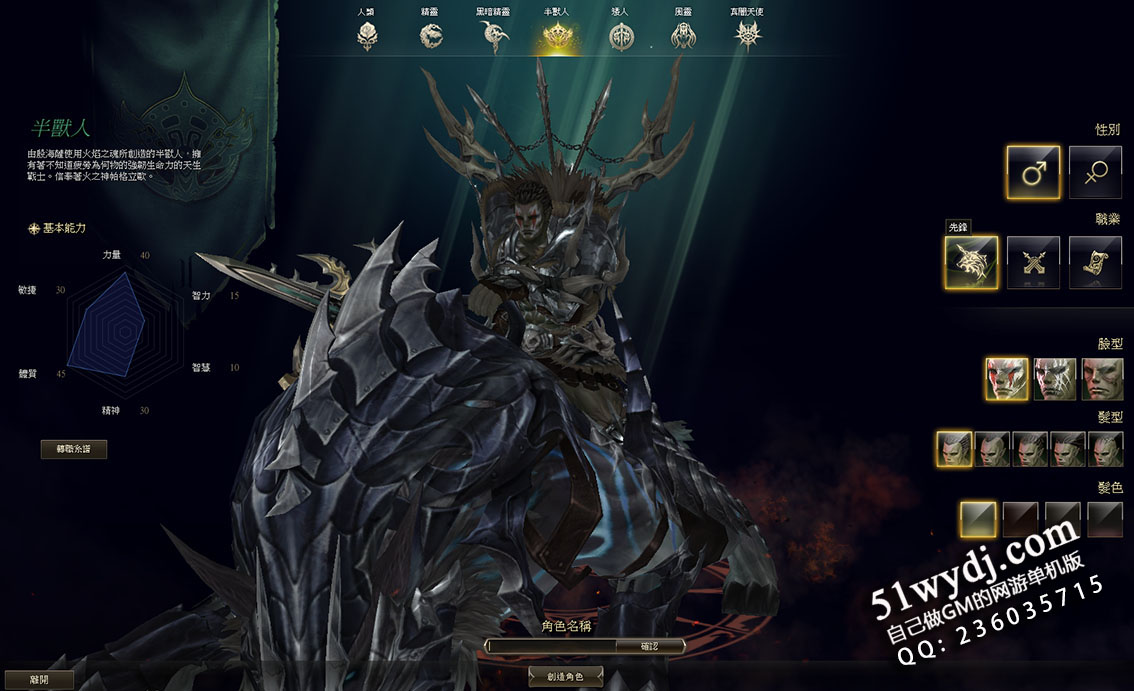
Task: Select the white-striped middle face type
Action: tap(1055, 379)
